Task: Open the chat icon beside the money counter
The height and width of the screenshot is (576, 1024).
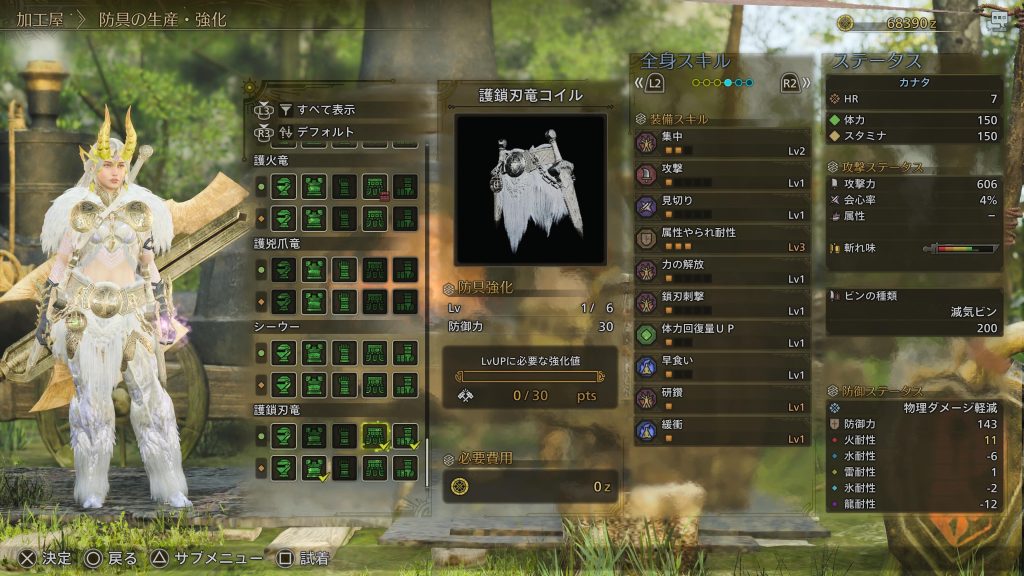Action: click(x=996, y=22)
